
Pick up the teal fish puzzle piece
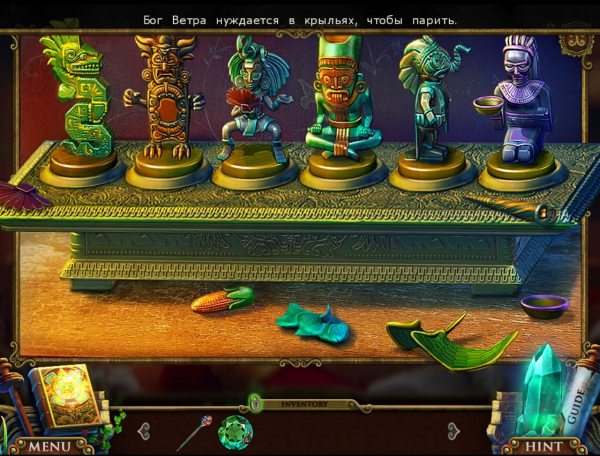click(312, 320)
